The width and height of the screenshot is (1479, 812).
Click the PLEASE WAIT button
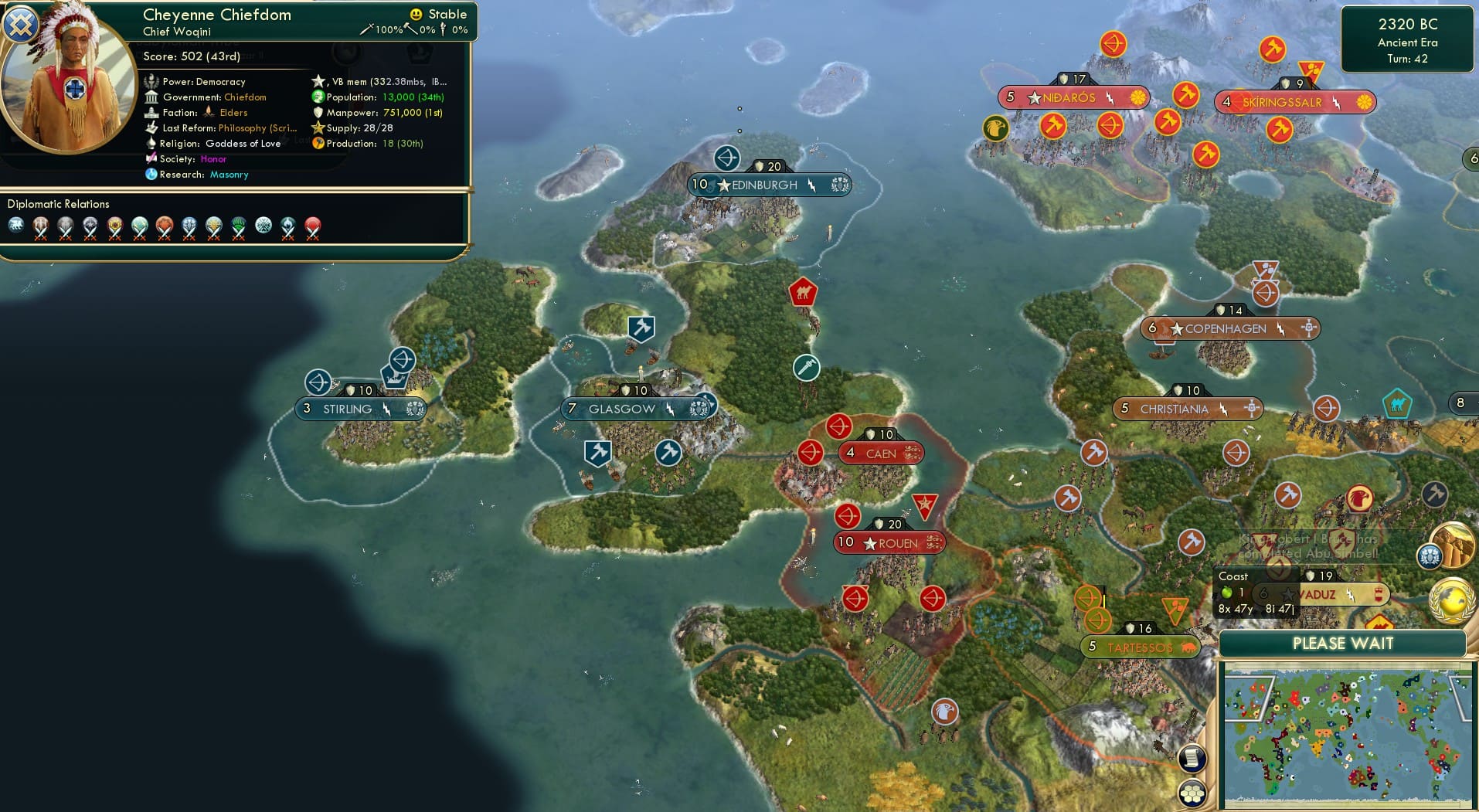click(1344, 643)
